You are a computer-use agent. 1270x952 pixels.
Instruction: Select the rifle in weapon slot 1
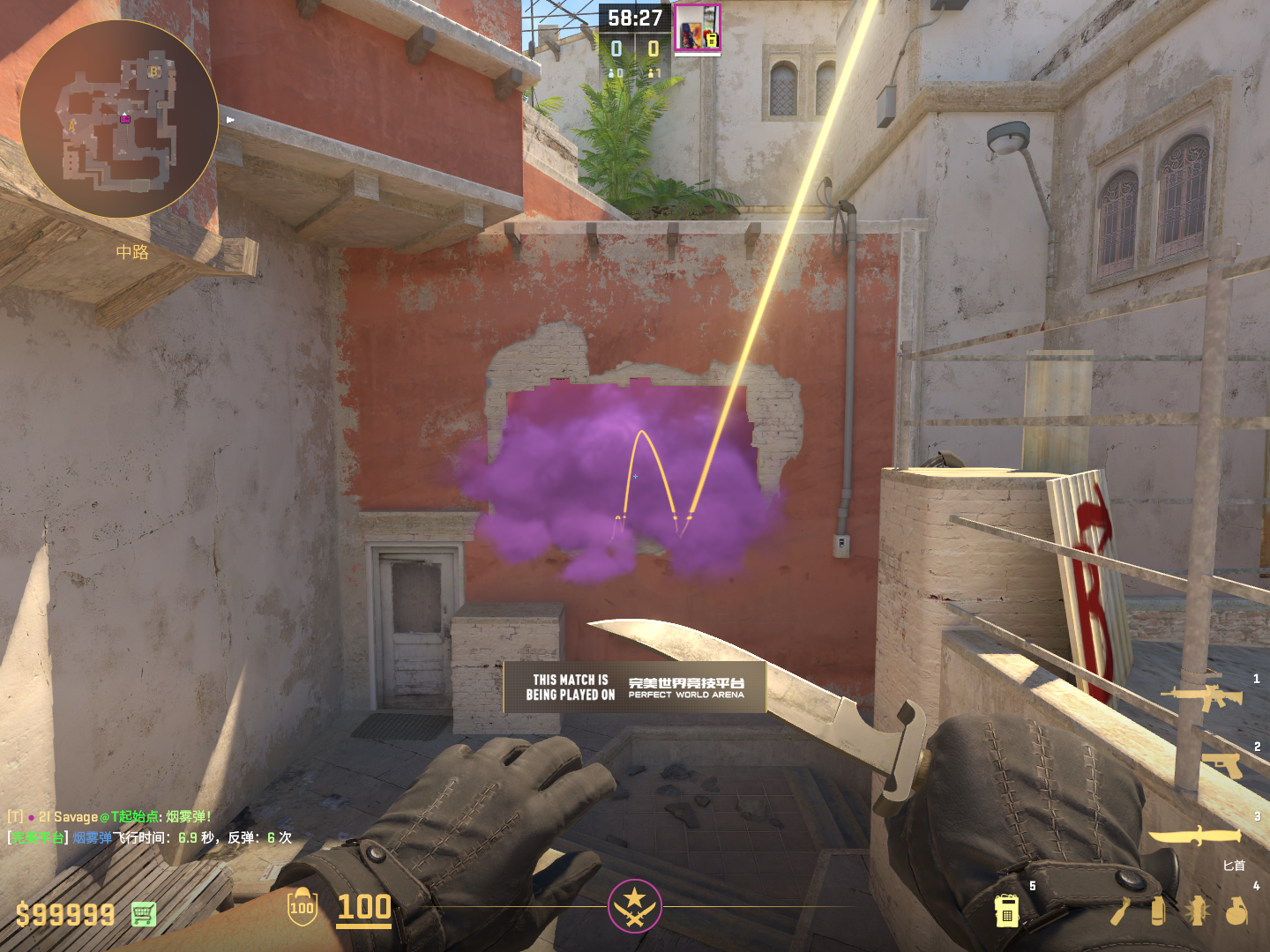pyautogui.click(x=1201, y=697)
